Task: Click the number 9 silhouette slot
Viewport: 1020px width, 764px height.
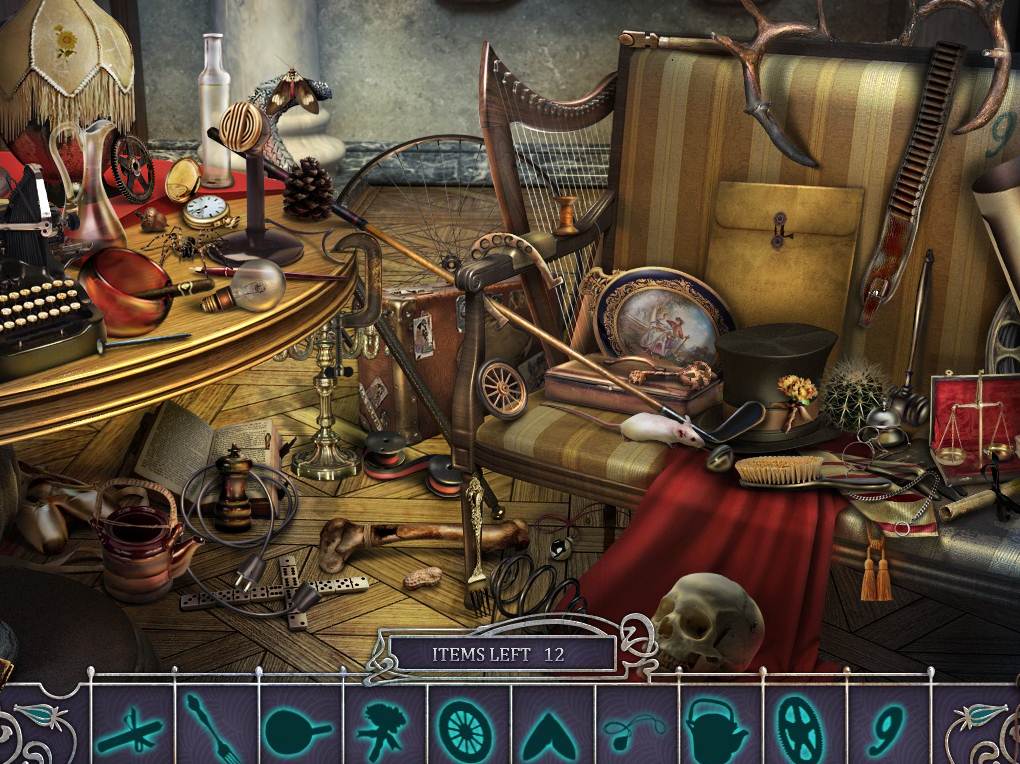Action: click(x=885, y=729)
